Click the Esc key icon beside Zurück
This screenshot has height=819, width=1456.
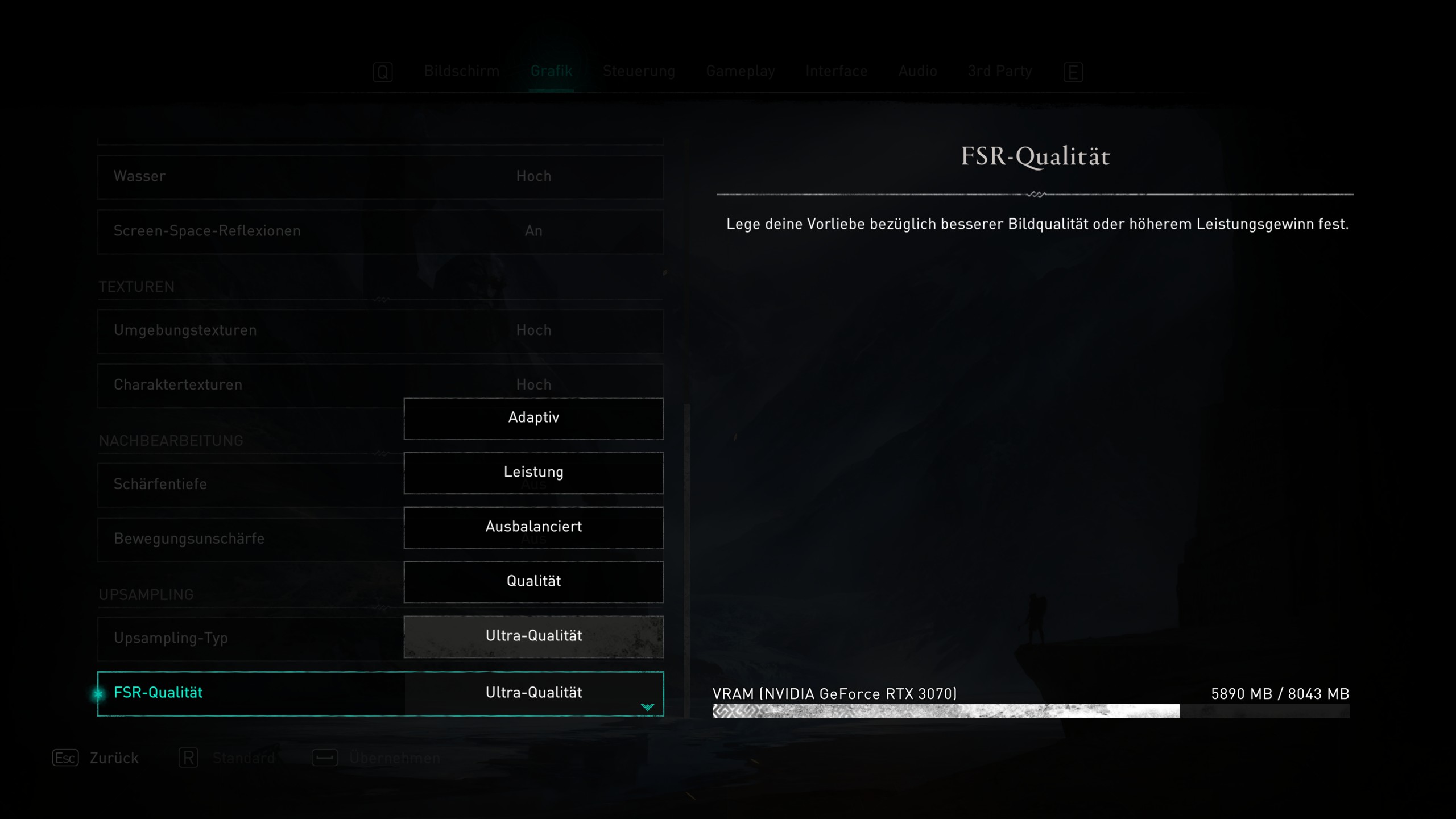[64, 758]
